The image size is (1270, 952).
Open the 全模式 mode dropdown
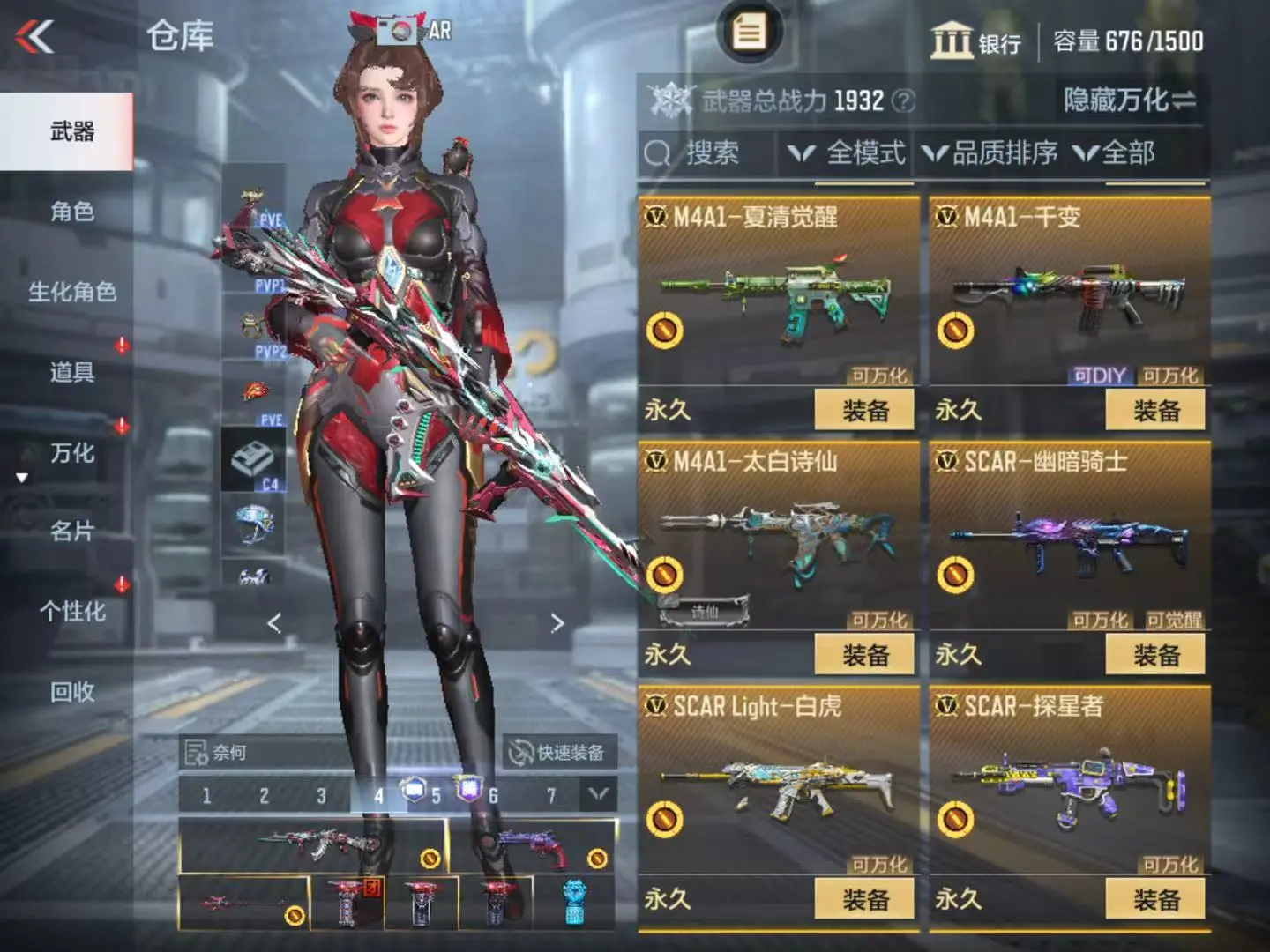[x=847, y=153]
